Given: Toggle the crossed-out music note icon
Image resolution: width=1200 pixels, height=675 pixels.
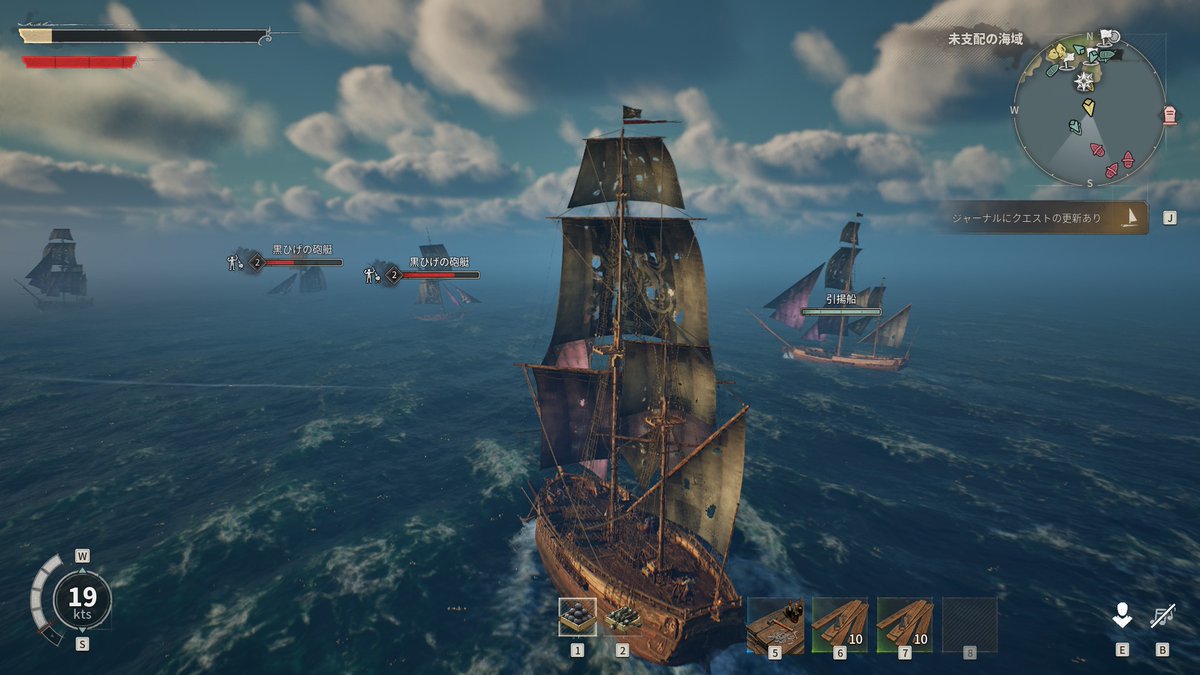Looking at the screenshot, I should [x=1162, y=617].
